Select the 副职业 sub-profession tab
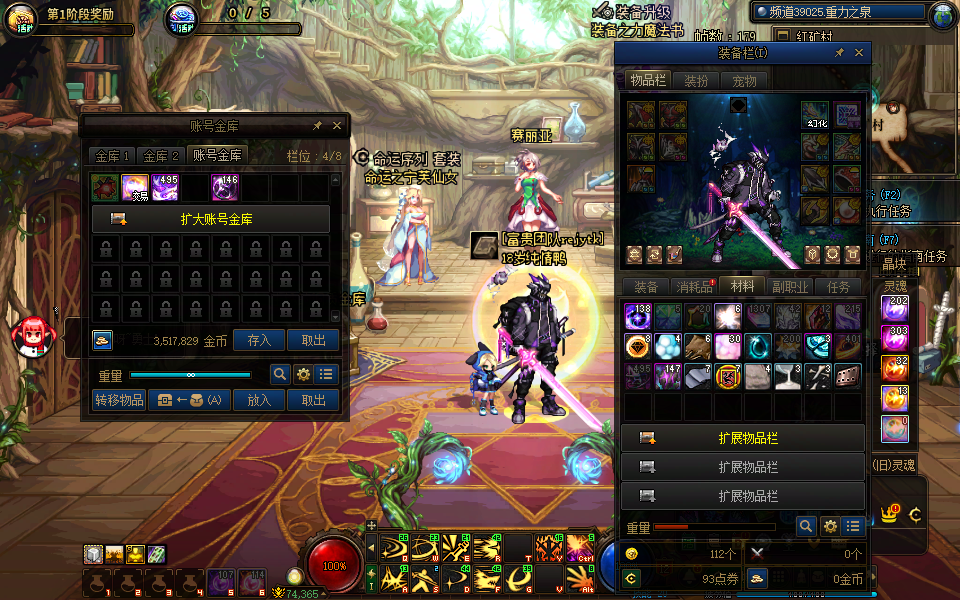Image resolution: width=960 pixels, height=600 pixels. click(790, 287)
